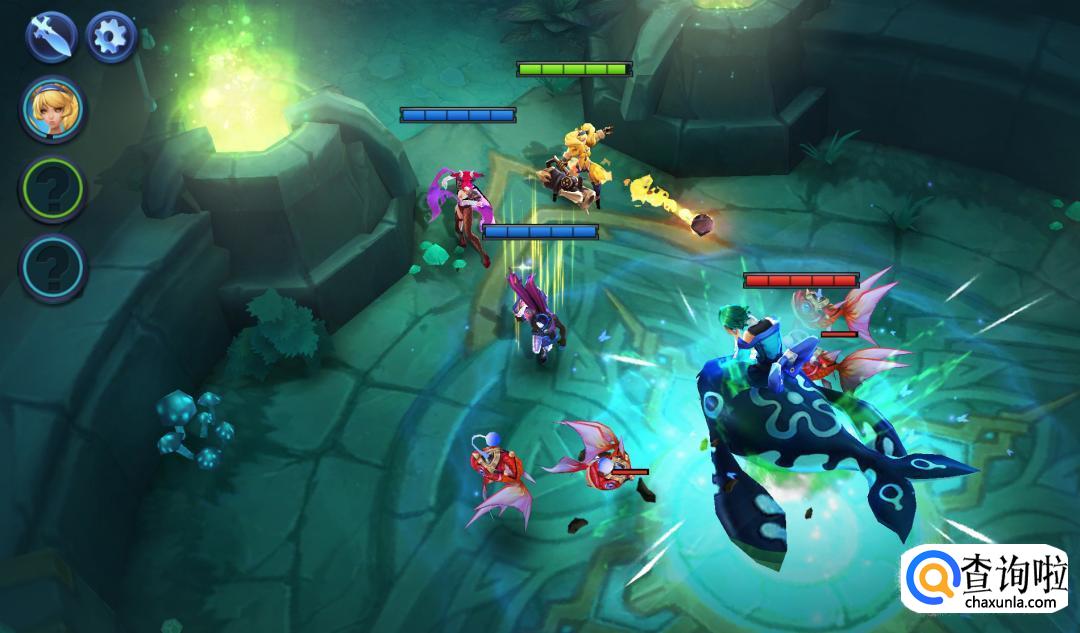Click the sword icon button

tap(52, 37)
